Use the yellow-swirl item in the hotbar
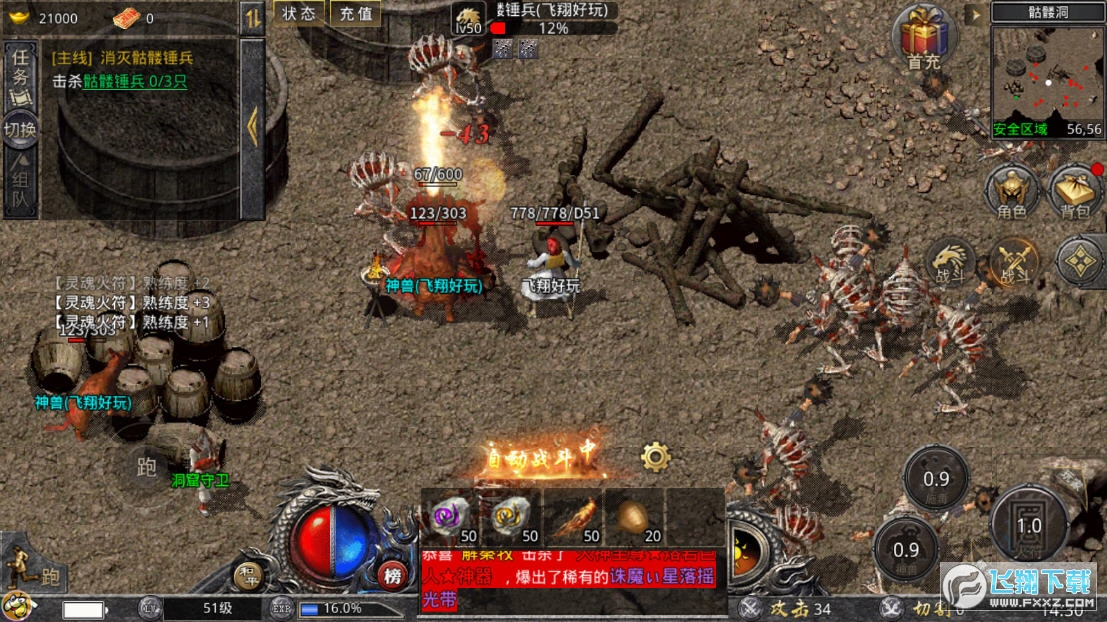1107x622 pixels. click(511, 516)
